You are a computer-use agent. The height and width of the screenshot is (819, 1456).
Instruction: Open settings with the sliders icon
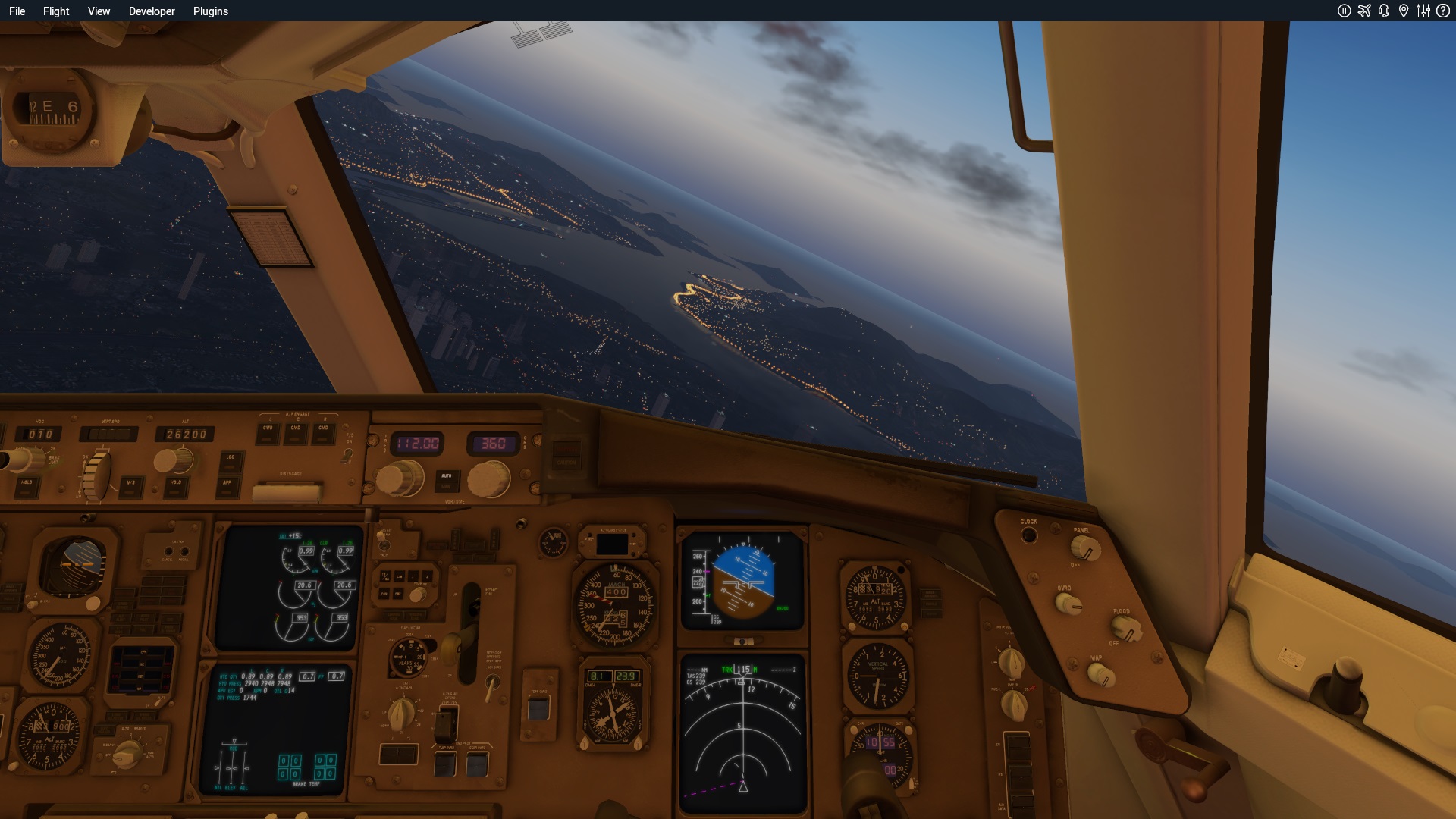pyautogui.click(x=1423, y=11)
